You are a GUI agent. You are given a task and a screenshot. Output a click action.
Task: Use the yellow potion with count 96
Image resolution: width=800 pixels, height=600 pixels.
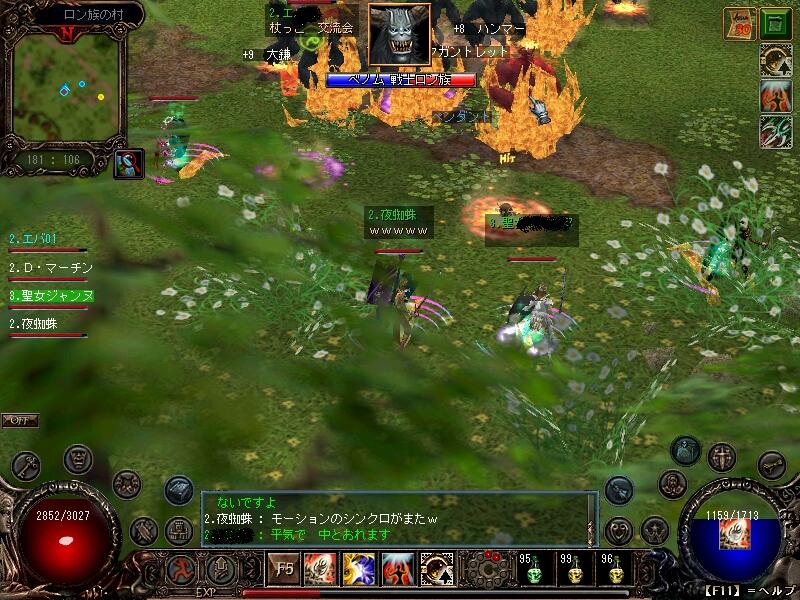tap(611, 572)
